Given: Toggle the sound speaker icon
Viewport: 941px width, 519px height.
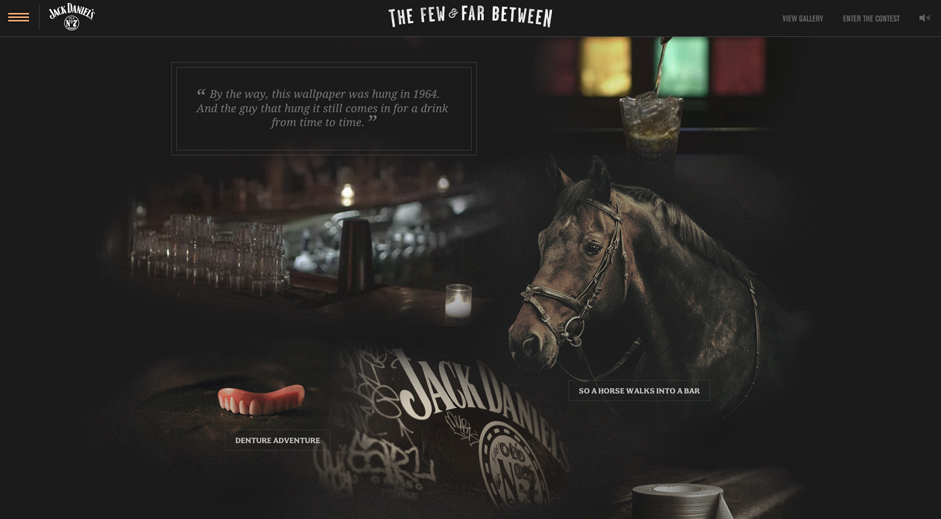Looking at the screenshot, I should tap(924, 18).
